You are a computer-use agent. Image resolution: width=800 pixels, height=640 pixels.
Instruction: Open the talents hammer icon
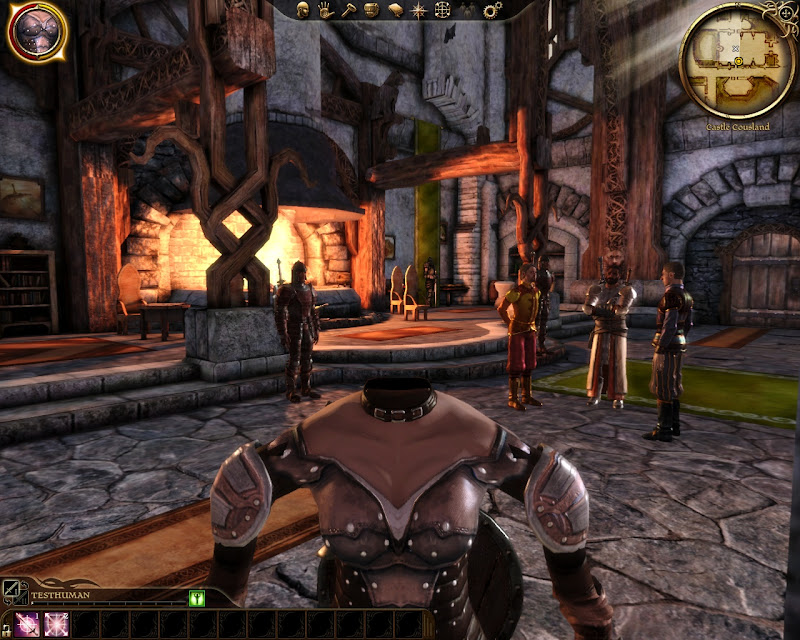(x=348, y=10)
